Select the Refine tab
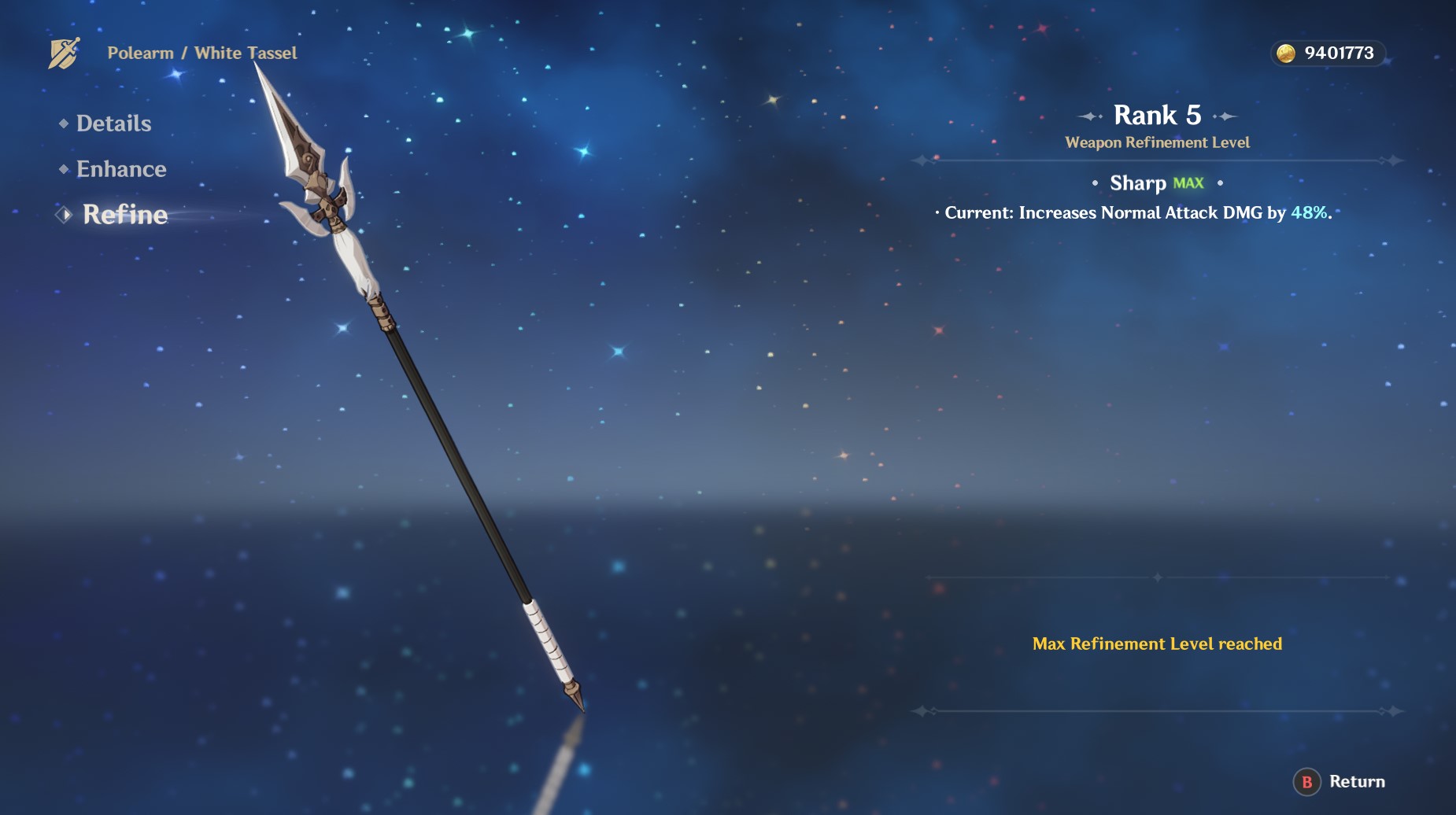The height and width of the screenshot is (815, 1456). (124, 215)
